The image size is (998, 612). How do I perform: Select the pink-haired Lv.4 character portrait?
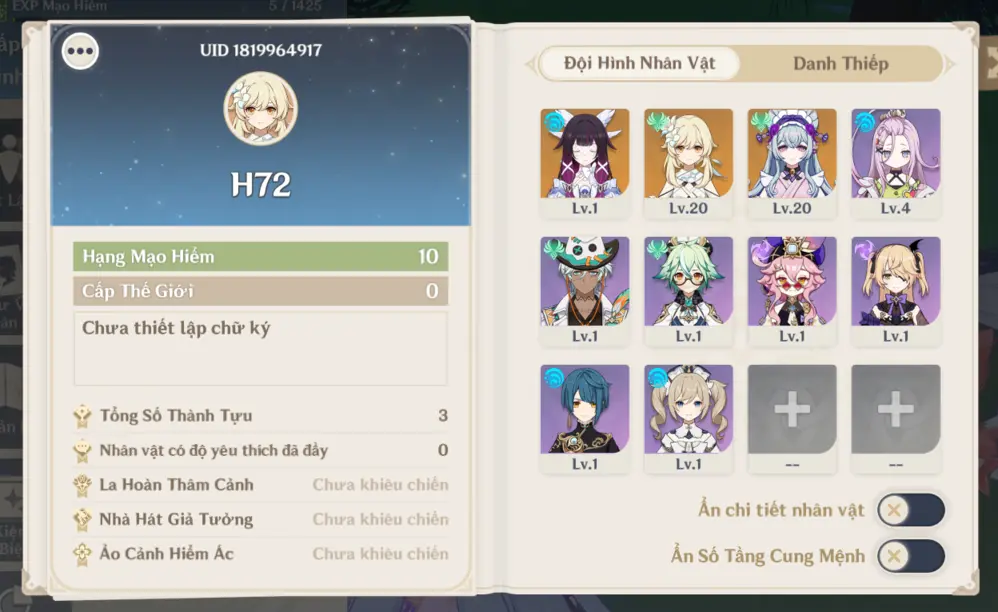point(896,155)
